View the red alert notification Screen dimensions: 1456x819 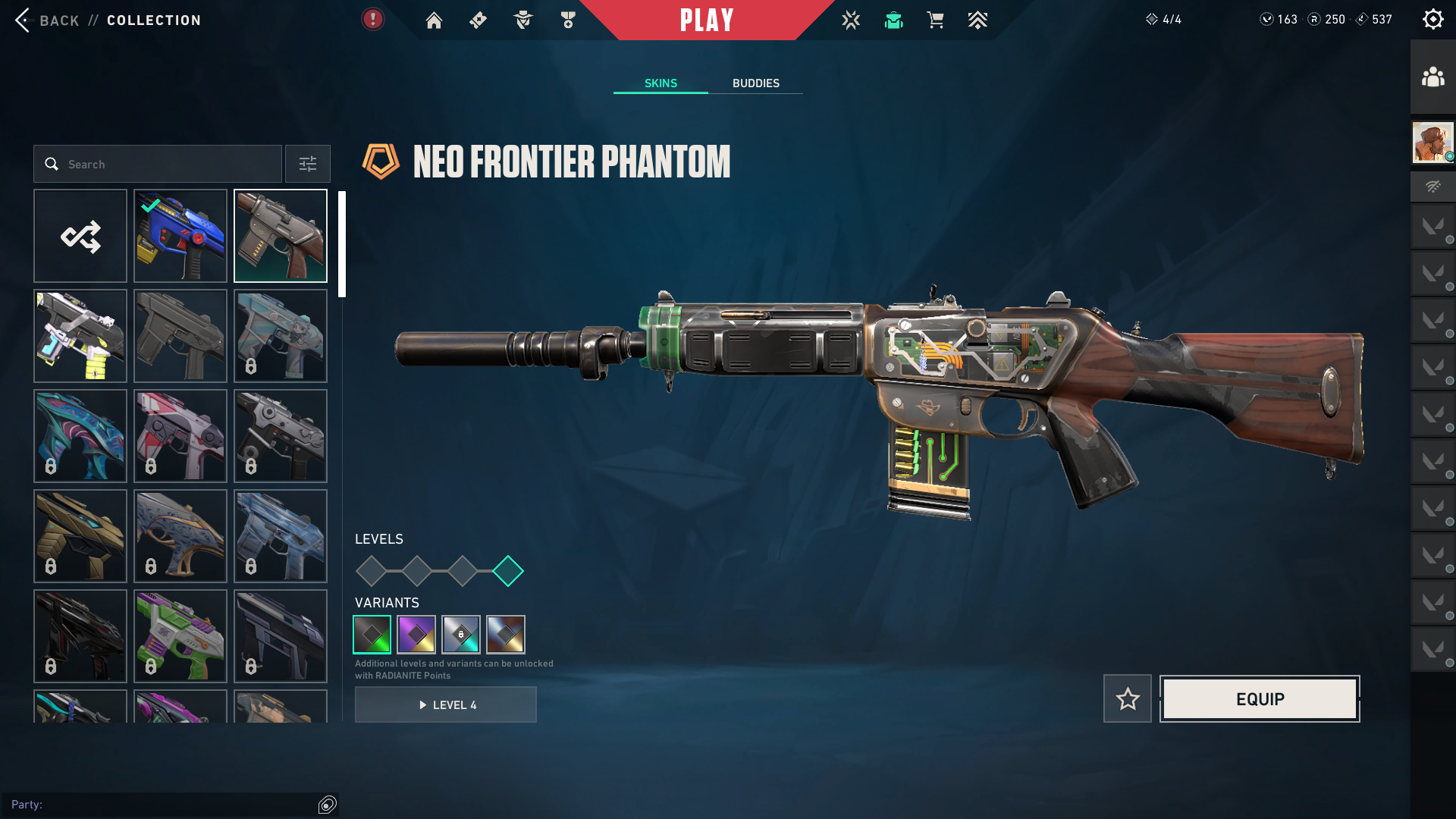click(372, 19)
